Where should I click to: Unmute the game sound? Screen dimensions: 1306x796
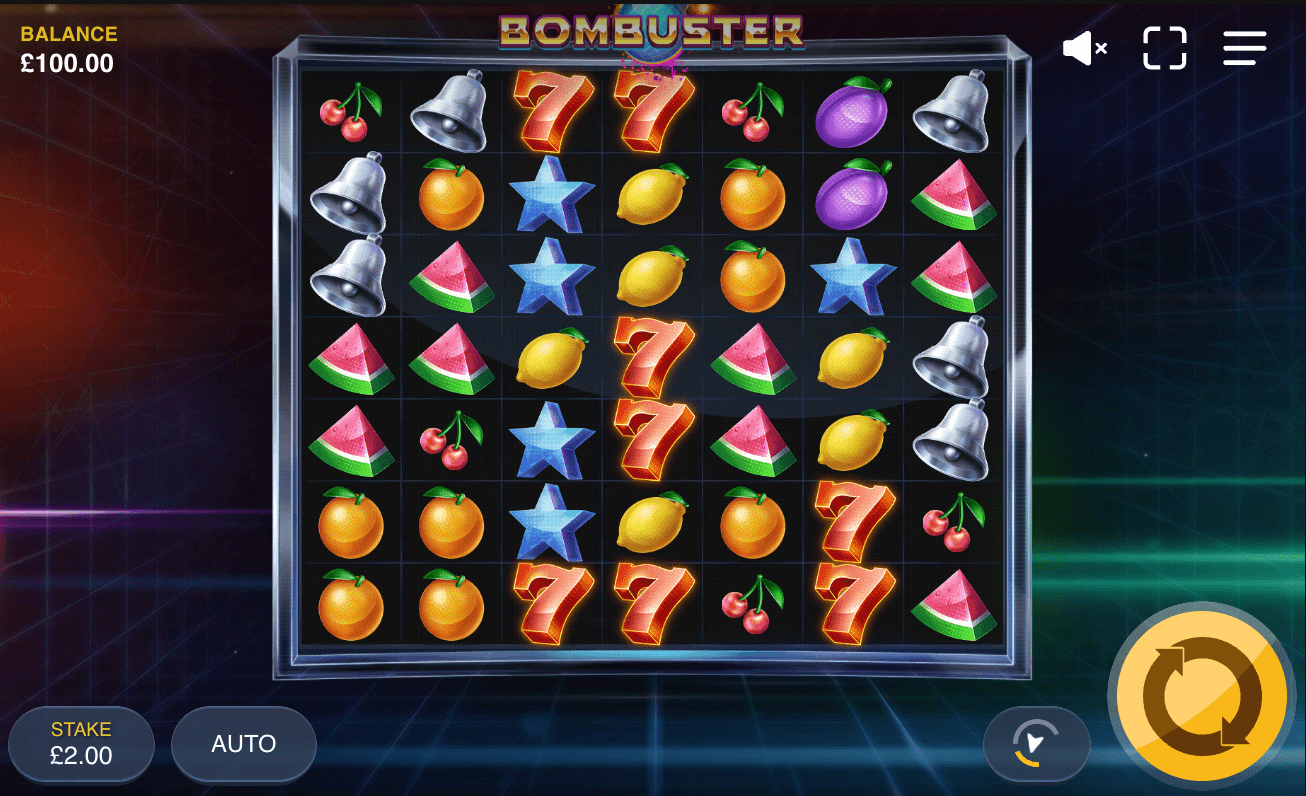[1083, 48]
